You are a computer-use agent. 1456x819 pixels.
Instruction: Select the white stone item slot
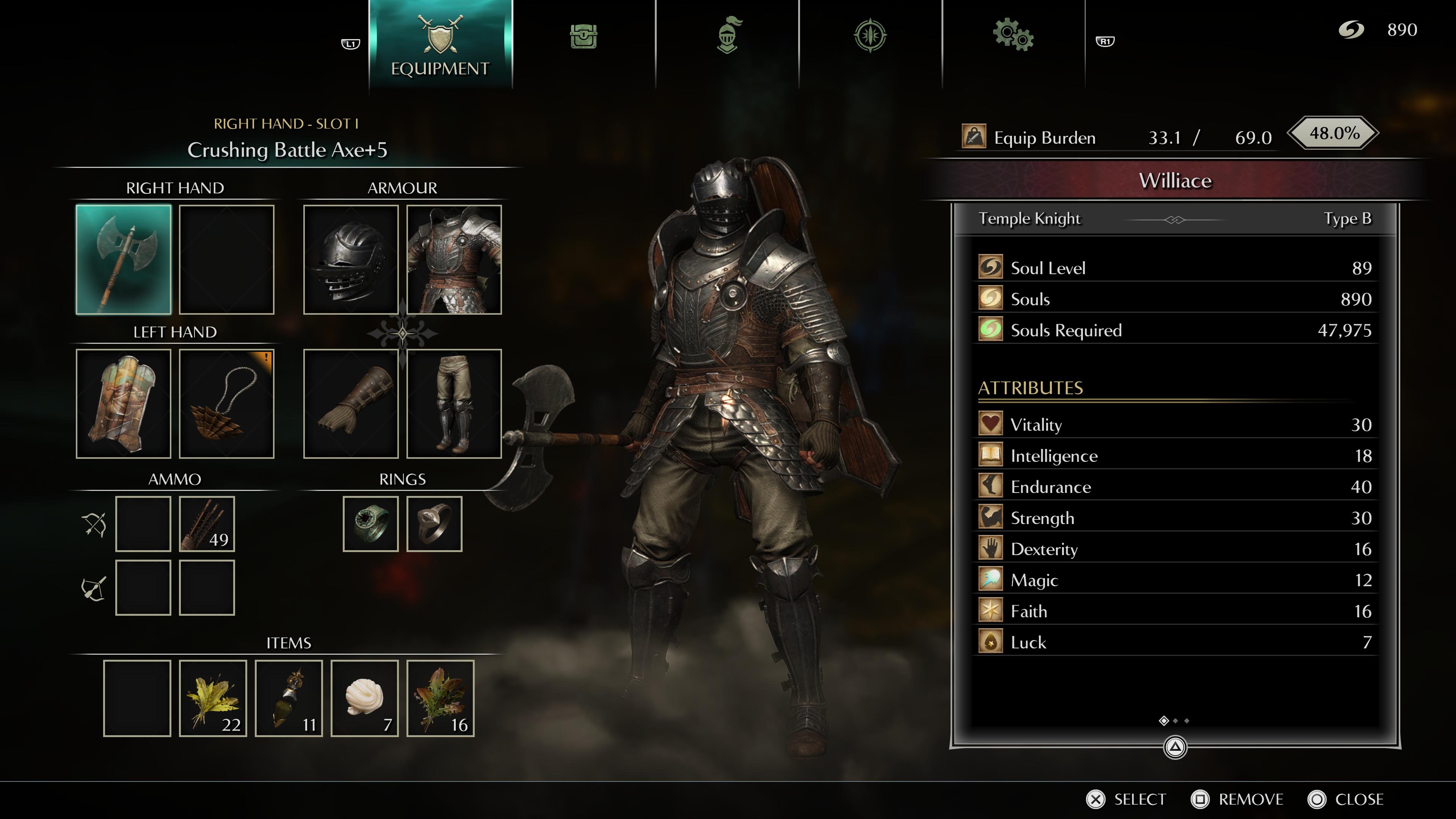pyautogui.click(x=364, y=698)
